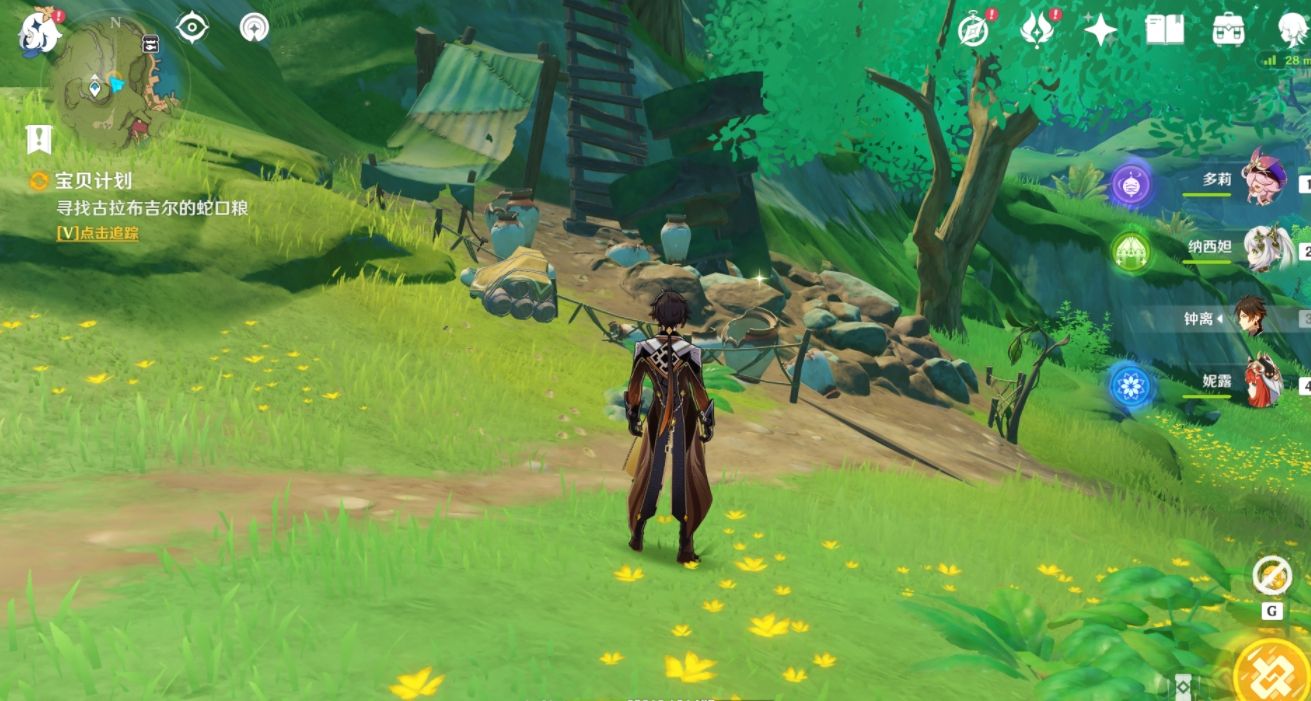Open the winged battle pass icon
The height and width of the screenshot is (701, 1311).
(x=1036, y=30)
